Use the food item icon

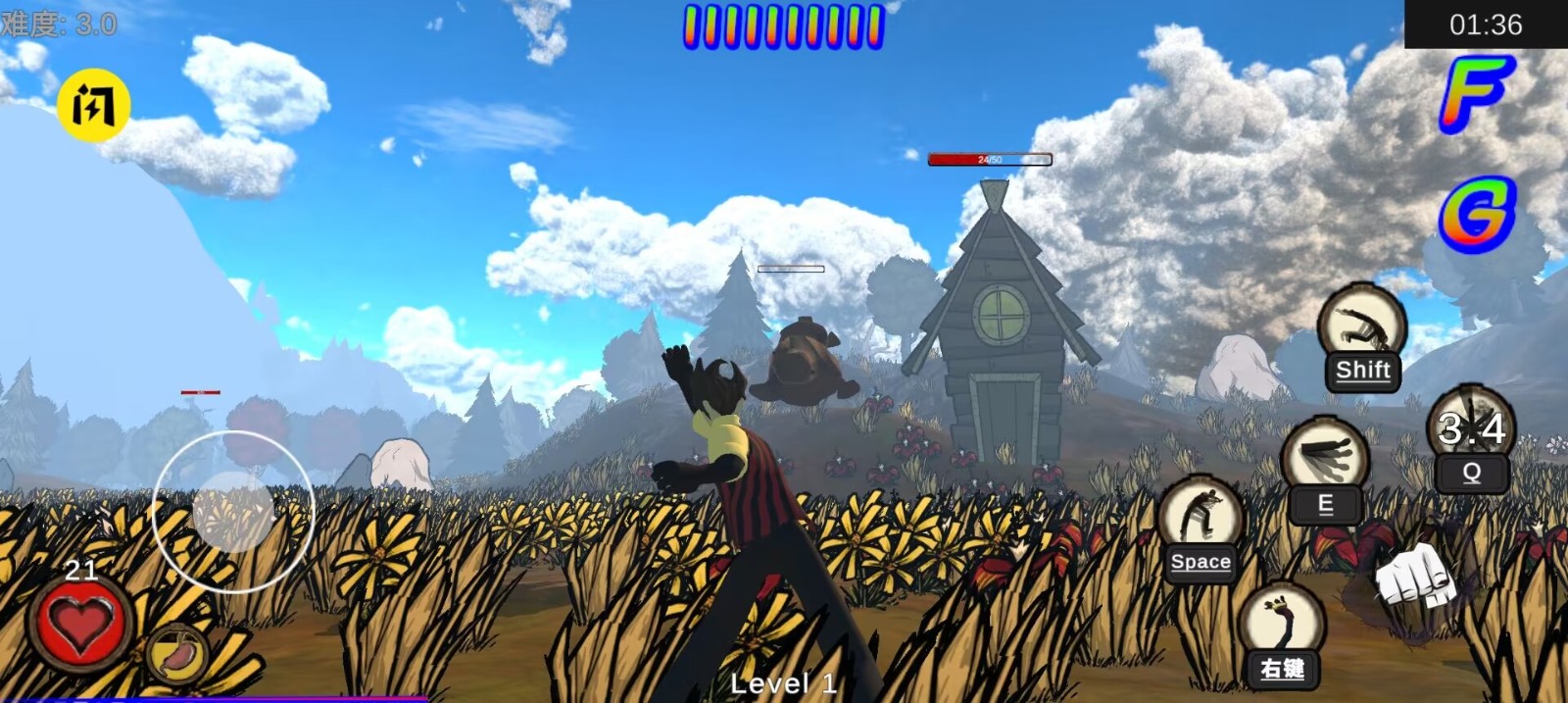click(176, 653)
